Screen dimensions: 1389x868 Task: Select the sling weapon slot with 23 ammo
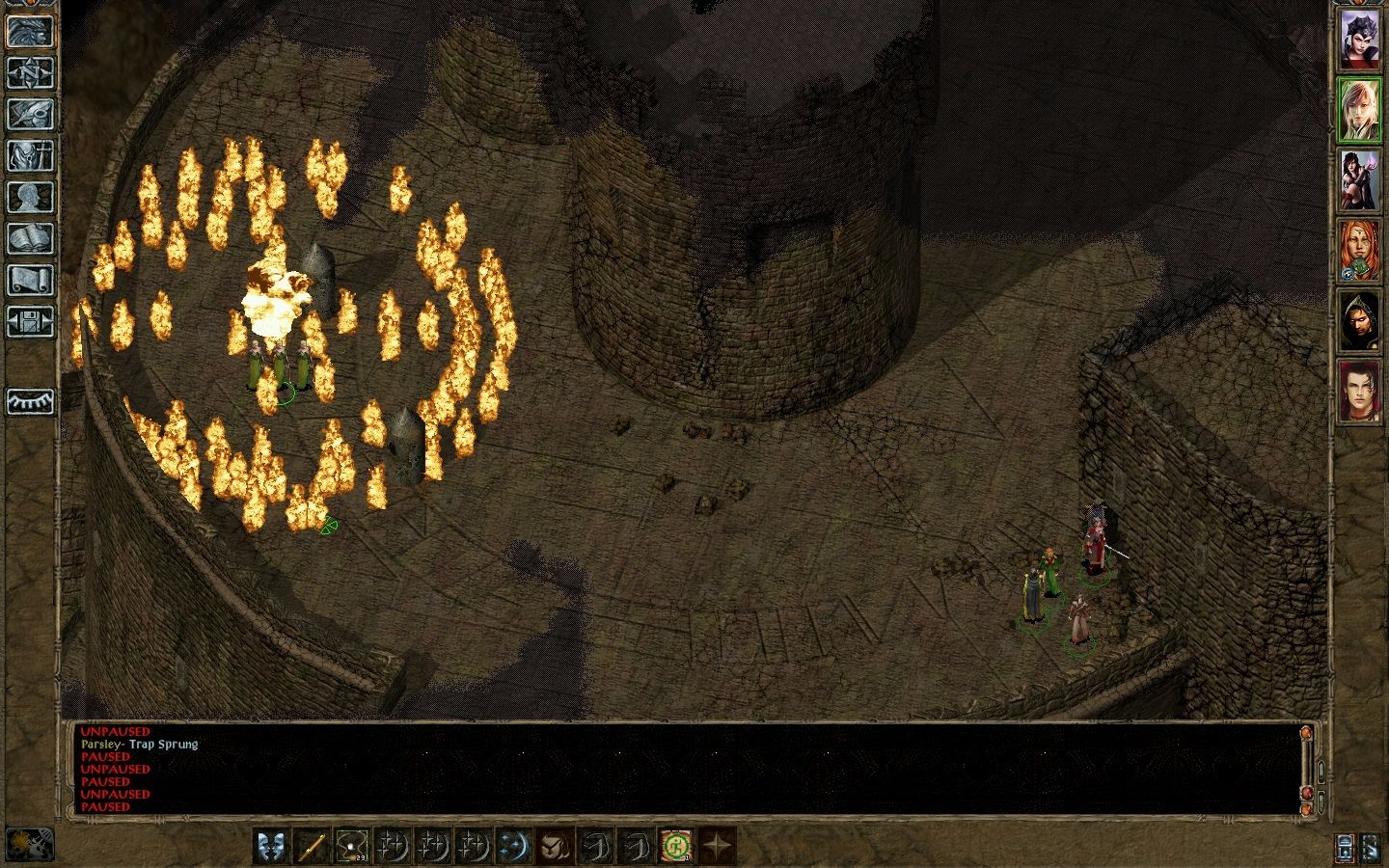point(352,847)
